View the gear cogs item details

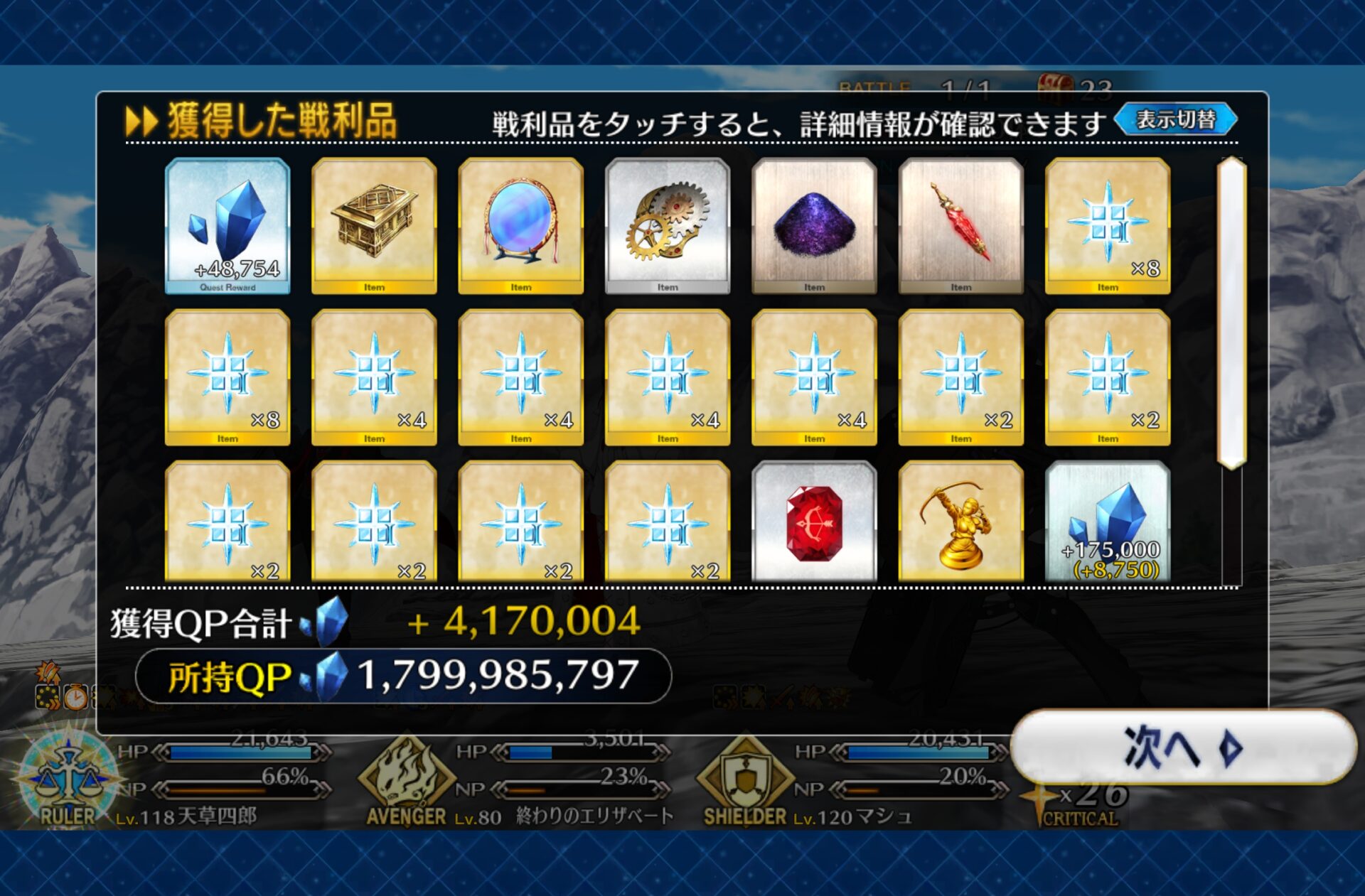coord(668,225)
